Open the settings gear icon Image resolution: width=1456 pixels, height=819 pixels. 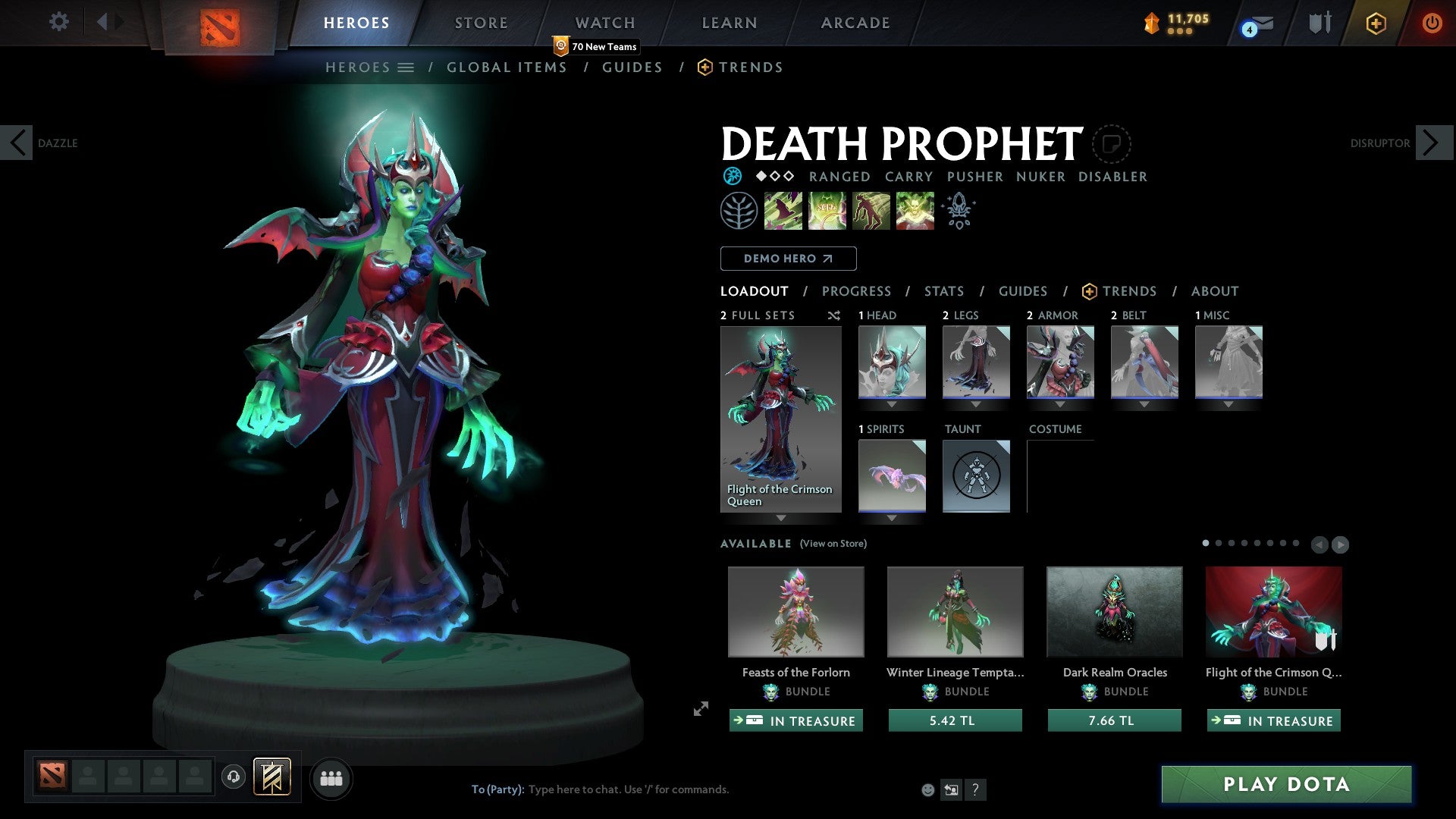tap(58, 22)
